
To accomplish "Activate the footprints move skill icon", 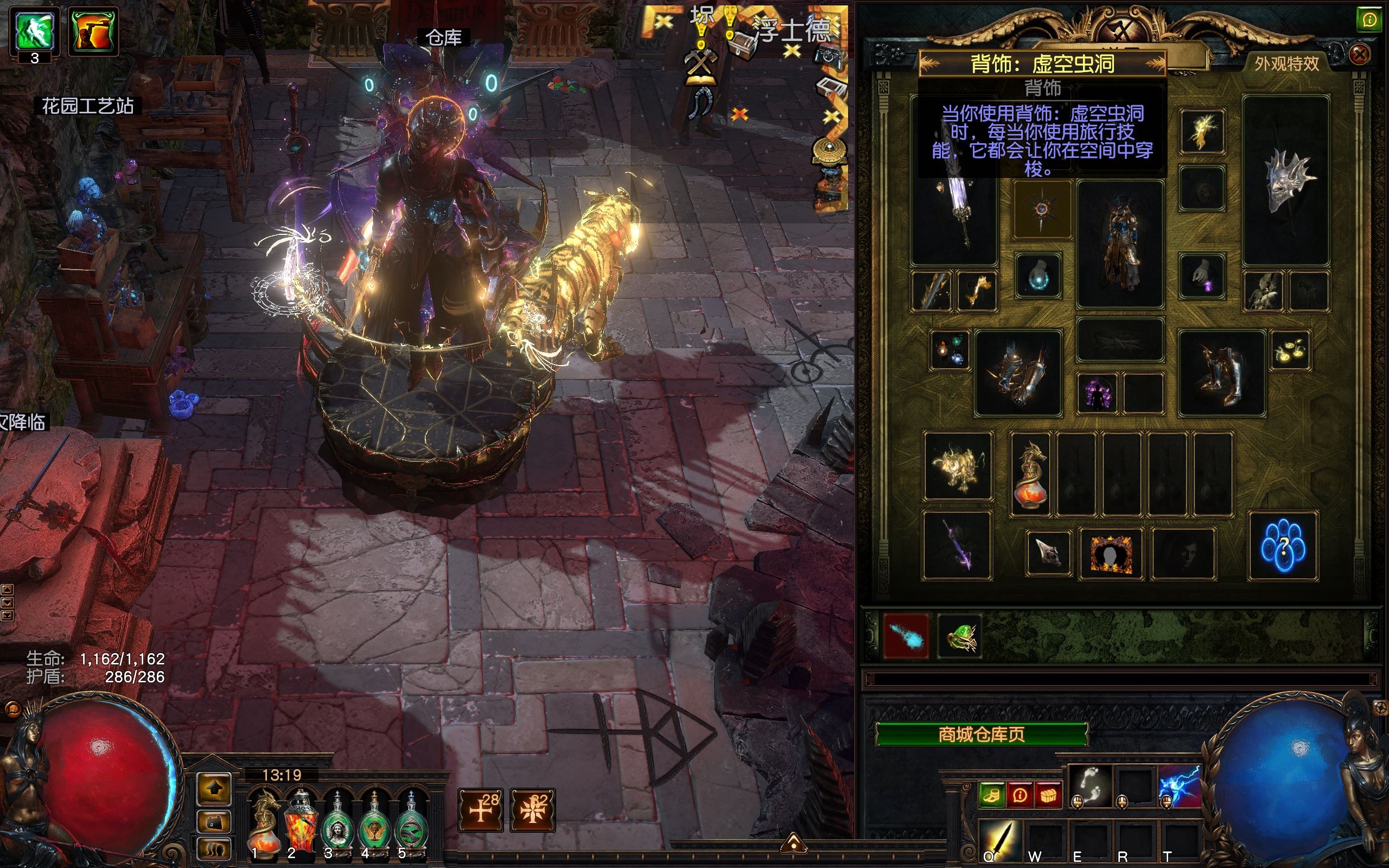I will click(x=1090, y=785).
